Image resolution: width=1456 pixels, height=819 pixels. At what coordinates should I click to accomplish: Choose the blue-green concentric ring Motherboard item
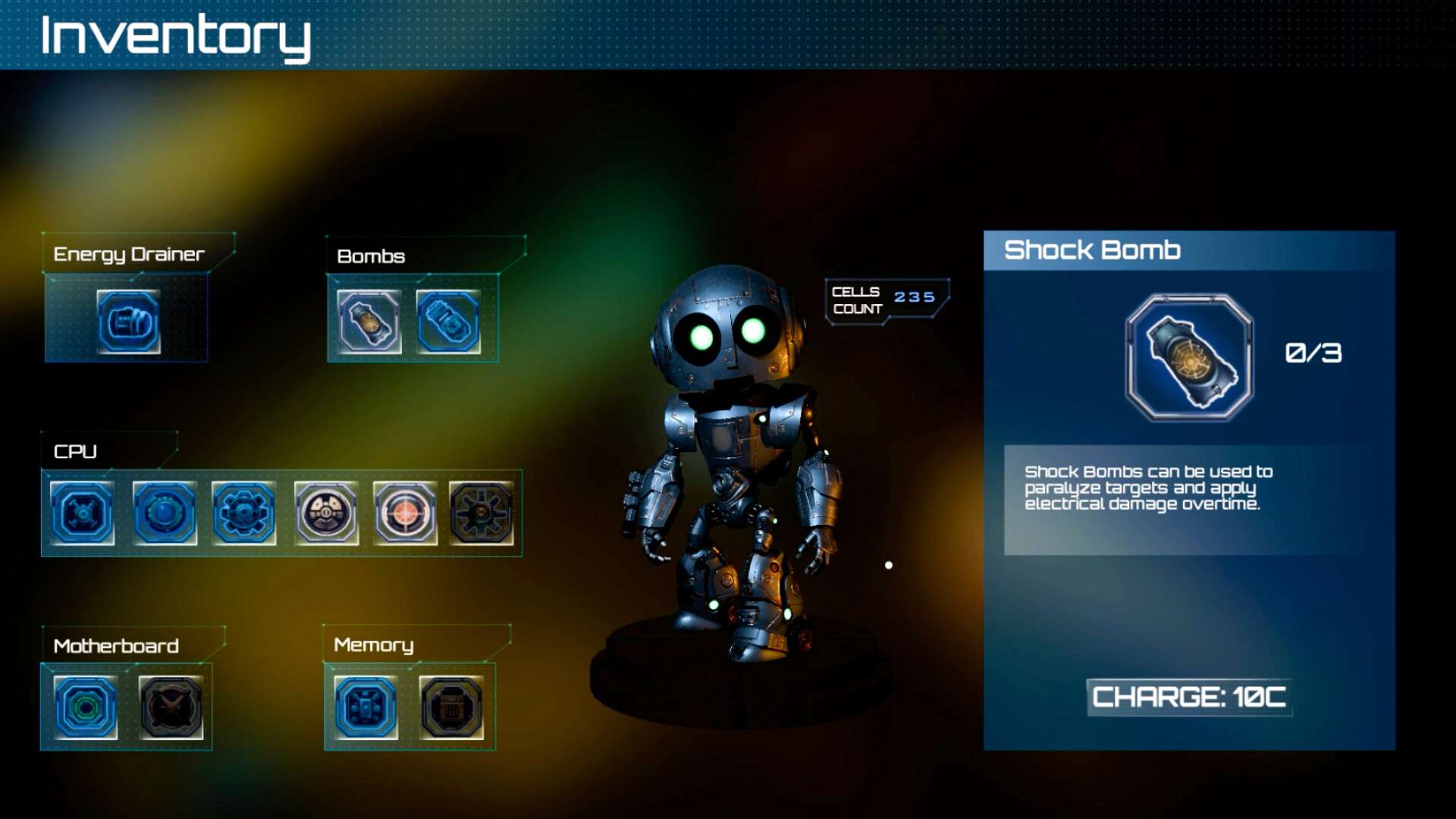(x=86, y=708)
